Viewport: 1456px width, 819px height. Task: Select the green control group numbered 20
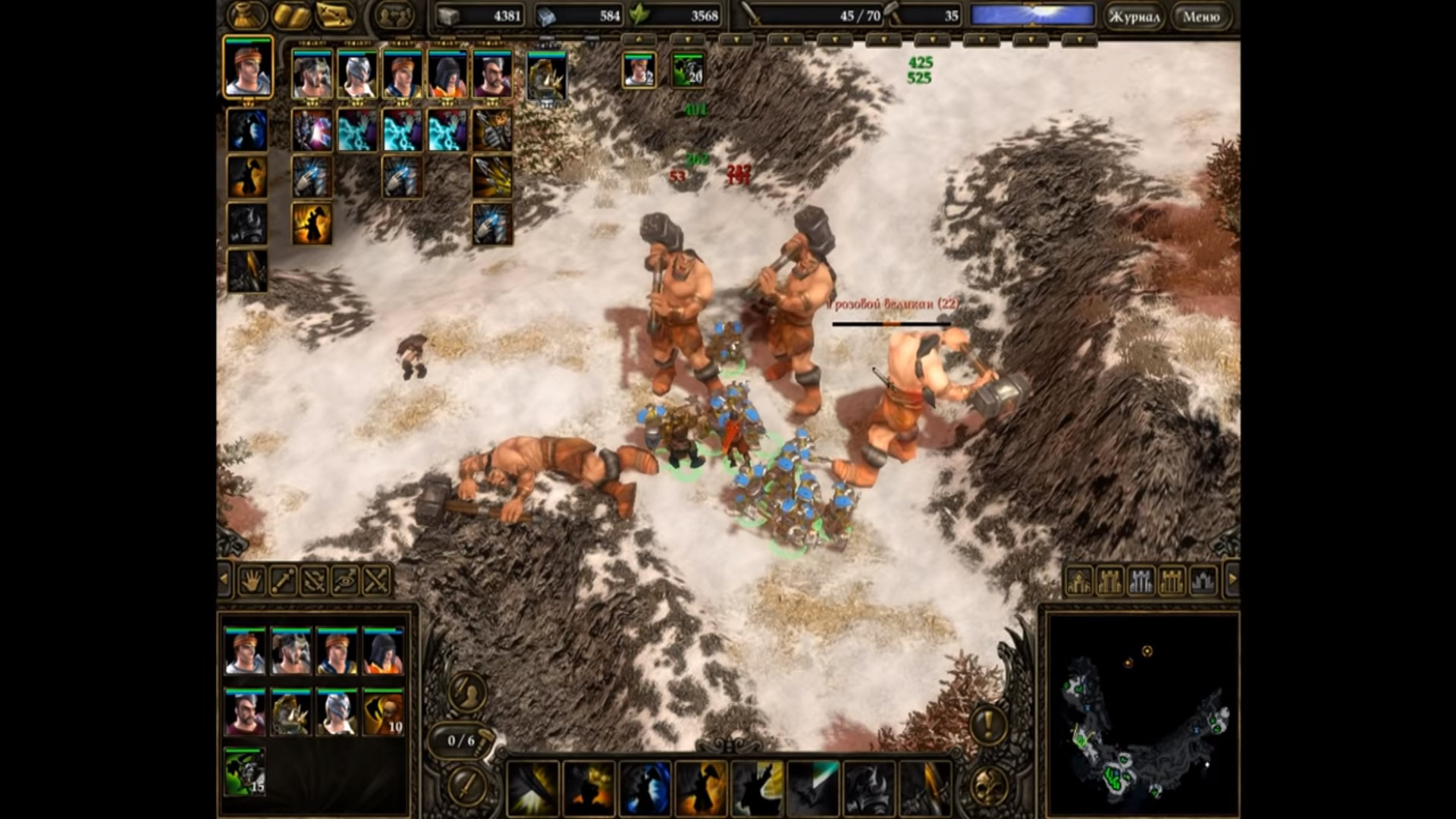(x=688, y=70)
